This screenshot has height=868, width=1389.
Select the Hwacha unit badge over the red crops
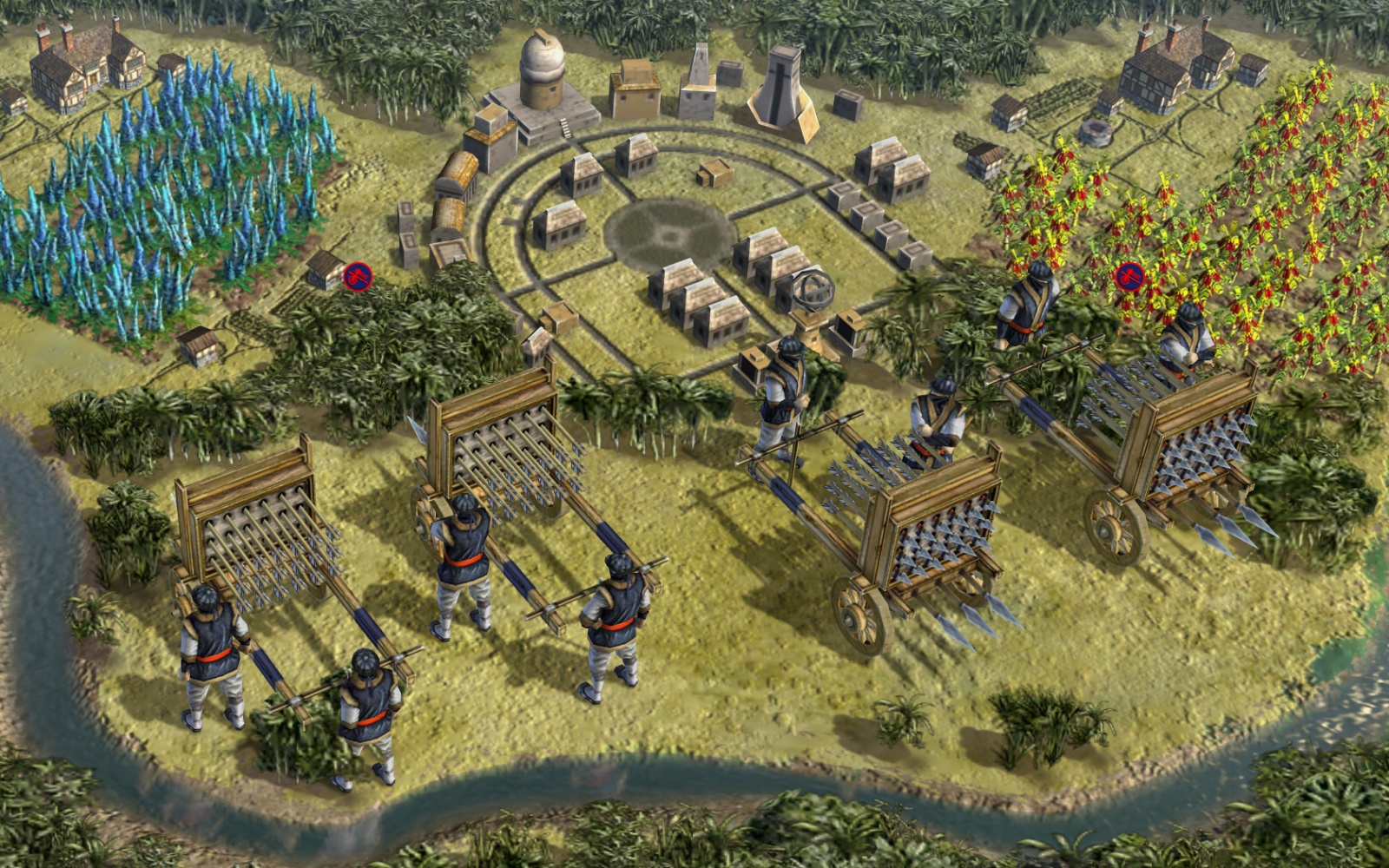click(x=1129, y=277)
